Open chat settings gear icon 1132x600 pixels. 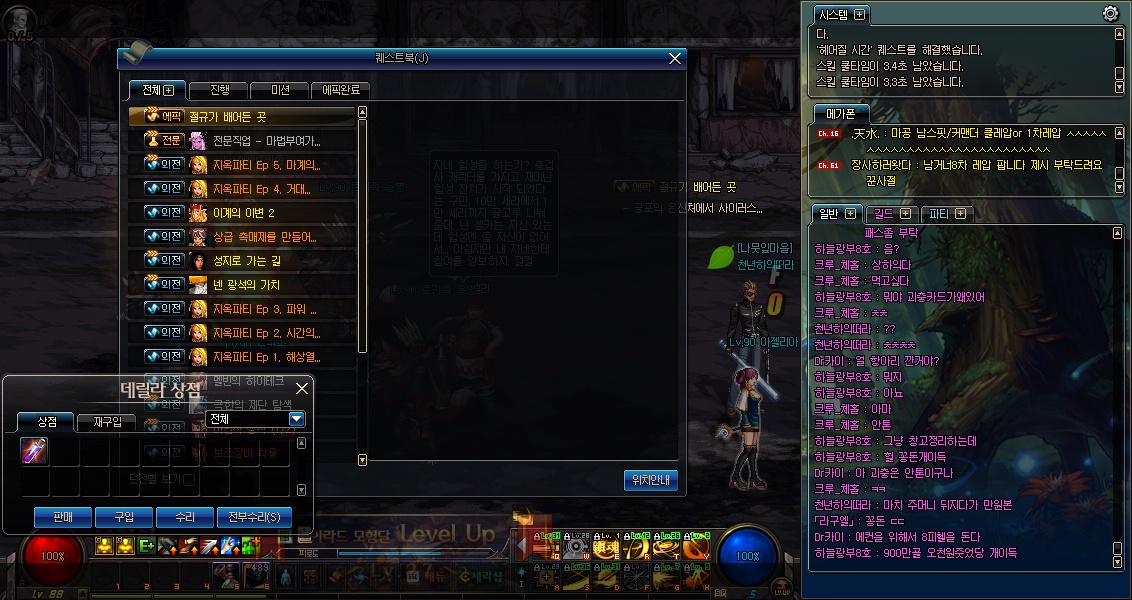pyautogui.click(x=1110, y=14)
